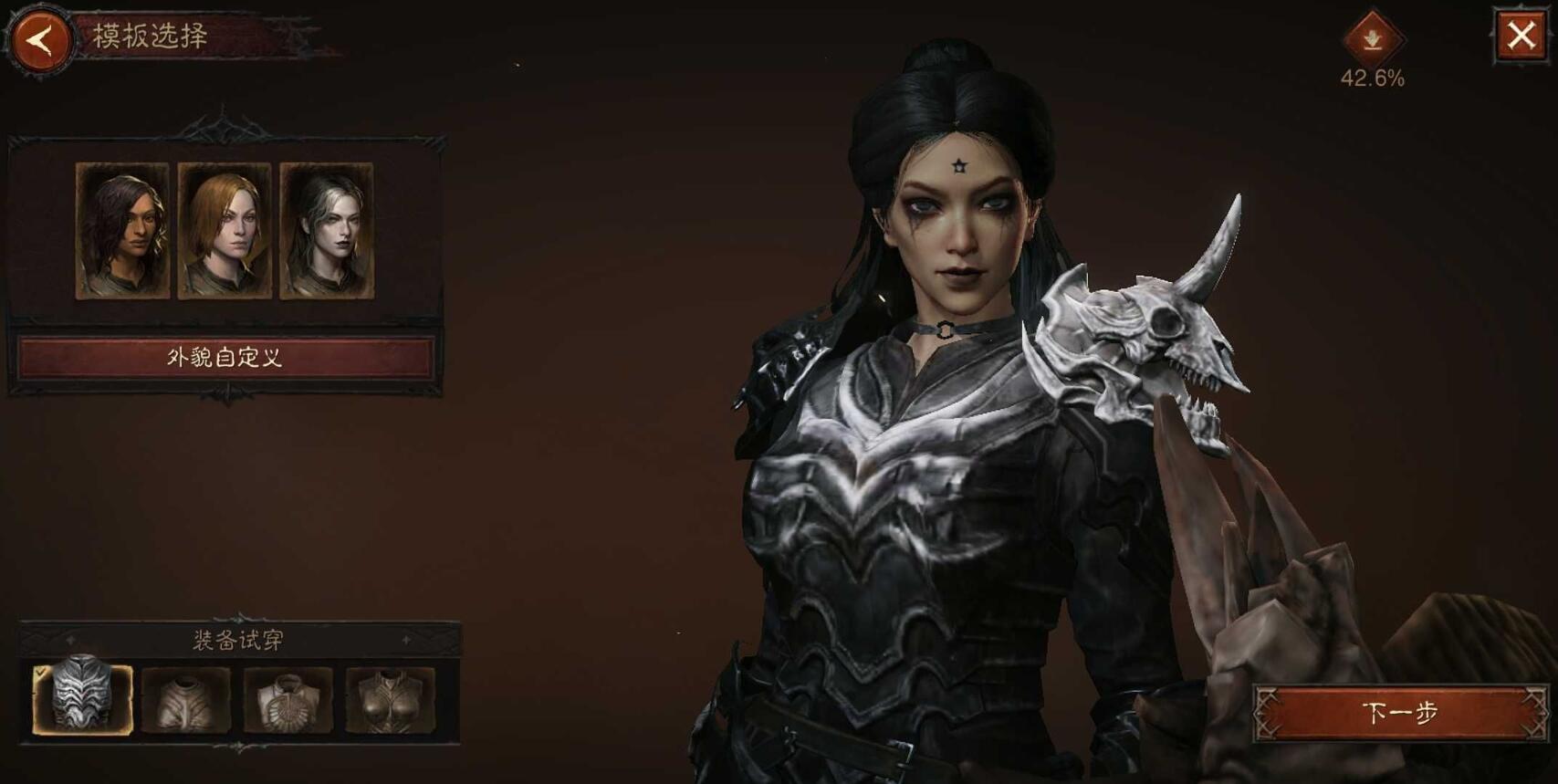Close the template selection screen
This screenshot has width=1558, height=784.
click(1521, 37)
